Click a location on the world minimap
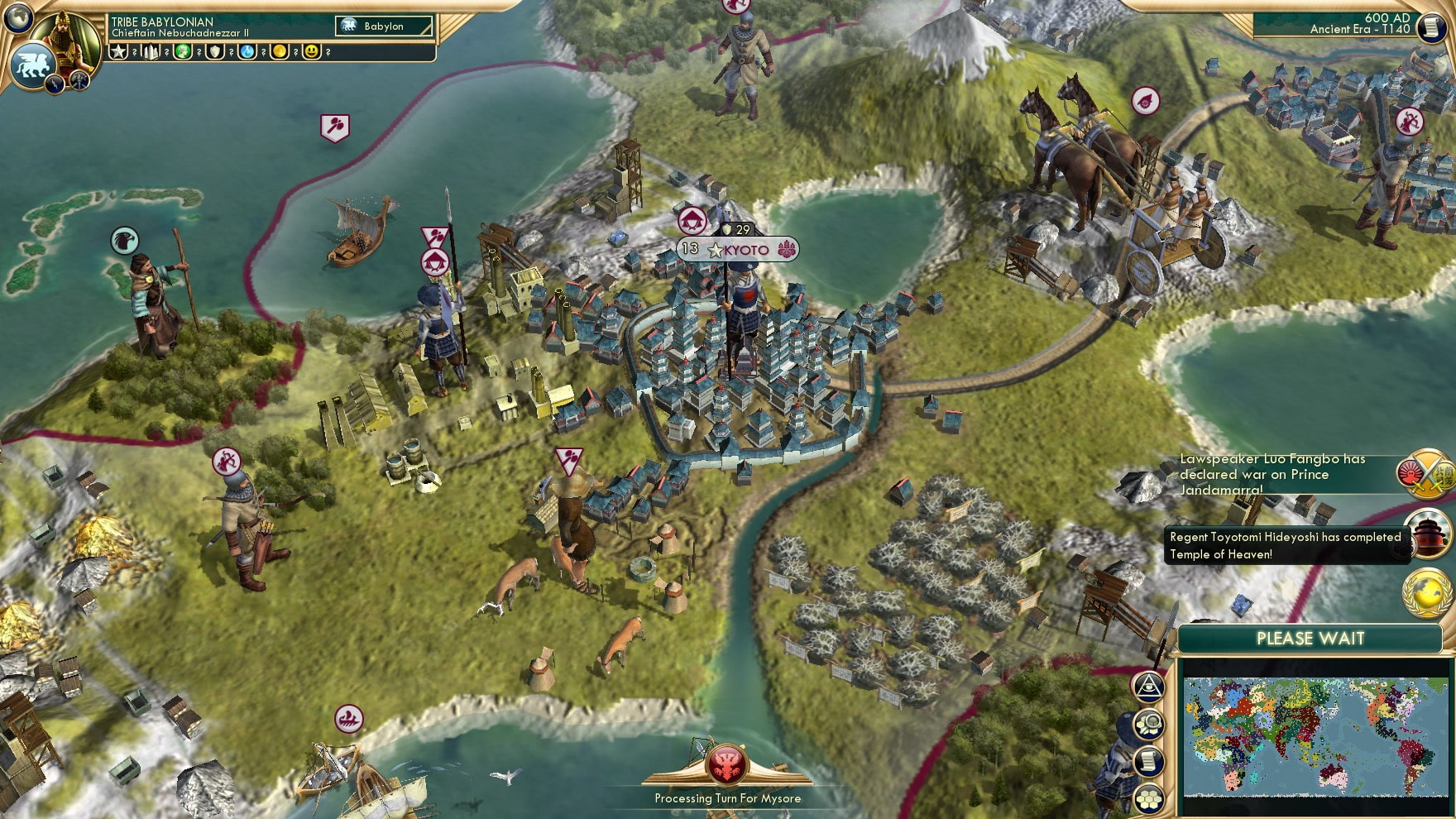1456x819 pixels. [1315, 736]
